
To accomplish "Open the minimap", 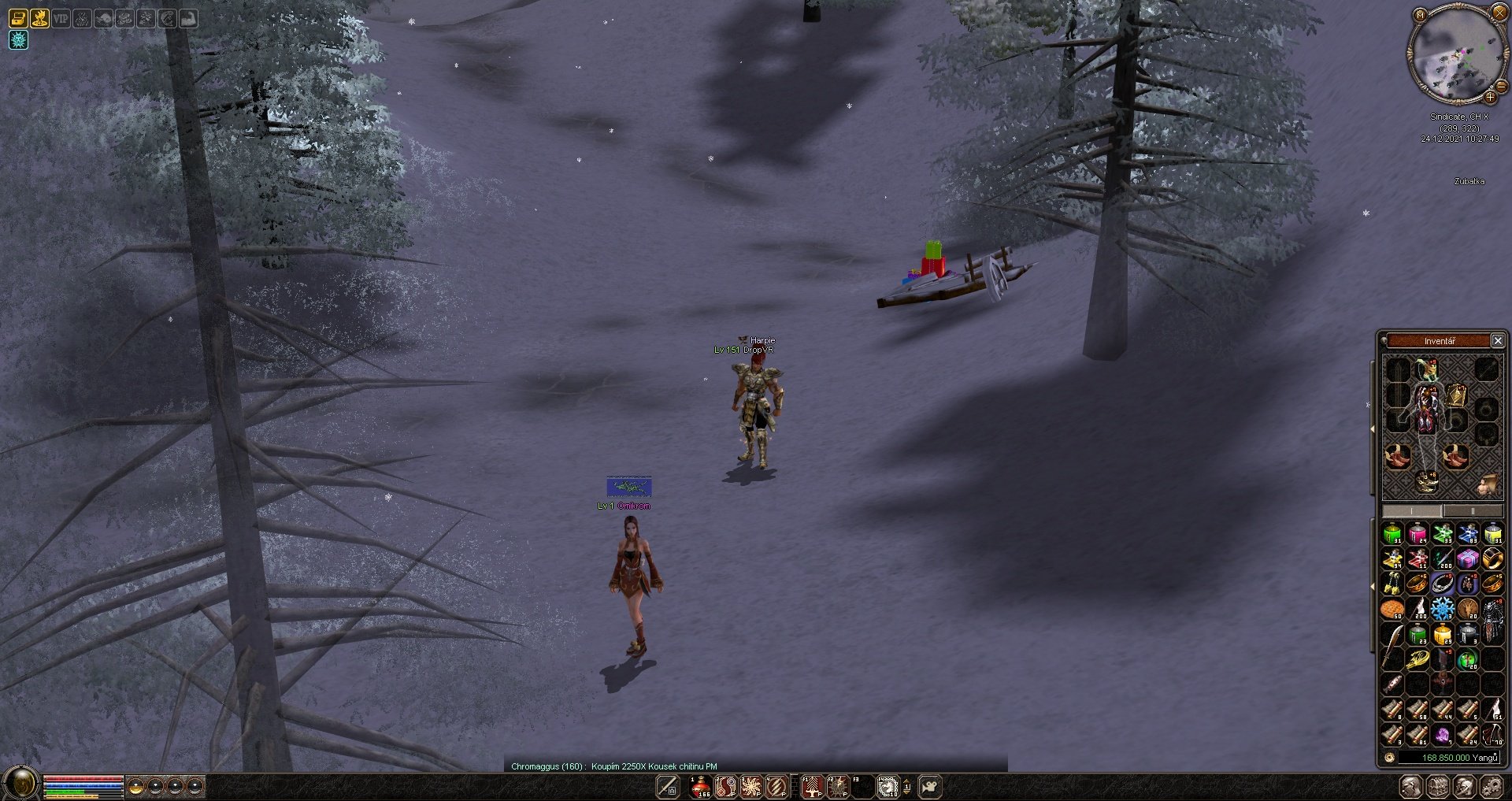I will coord(1420,14).
